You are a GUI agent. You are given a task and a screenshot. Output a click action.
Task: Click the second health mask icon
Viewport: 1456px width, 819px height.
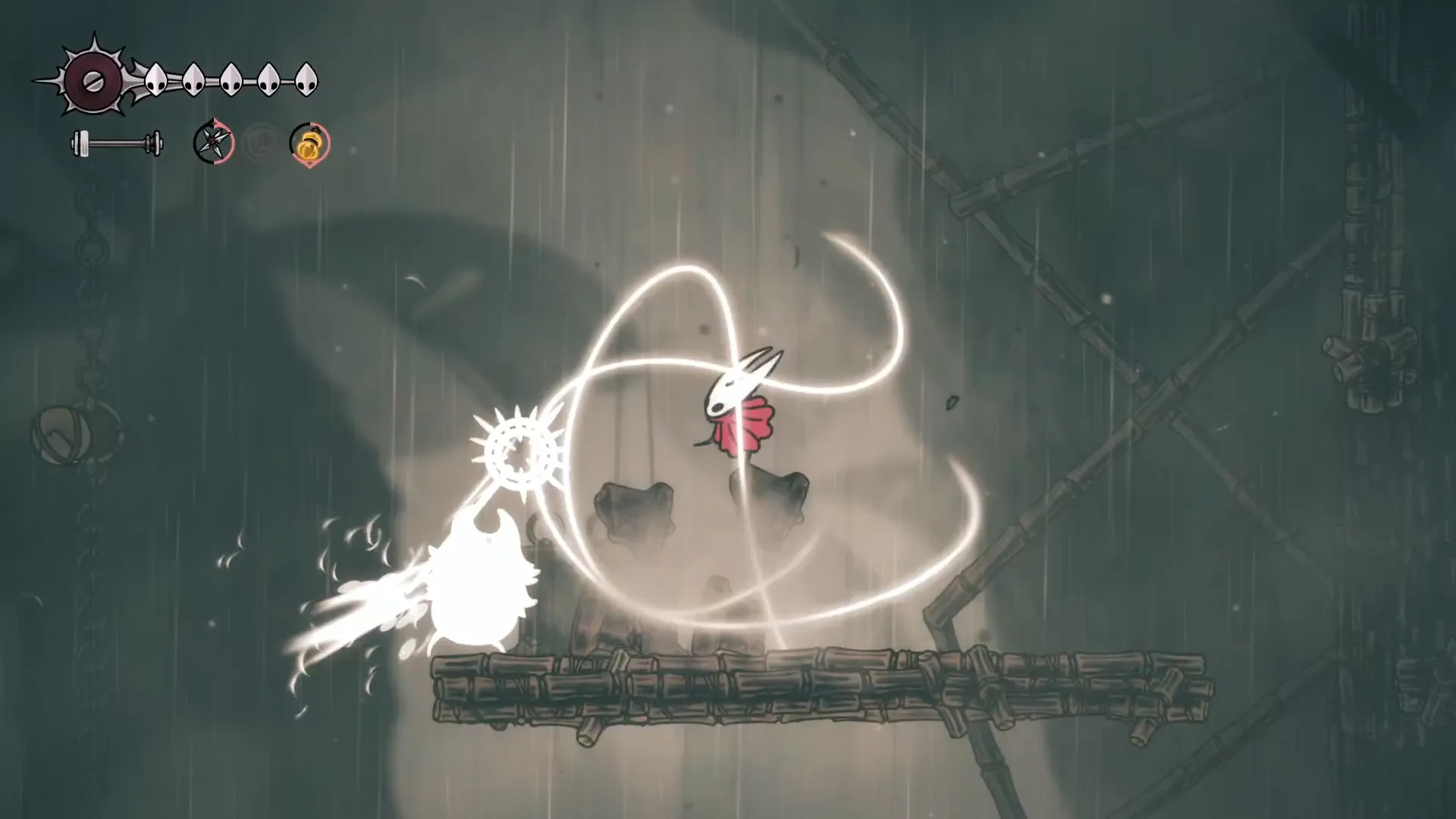[x=193, y=80]
